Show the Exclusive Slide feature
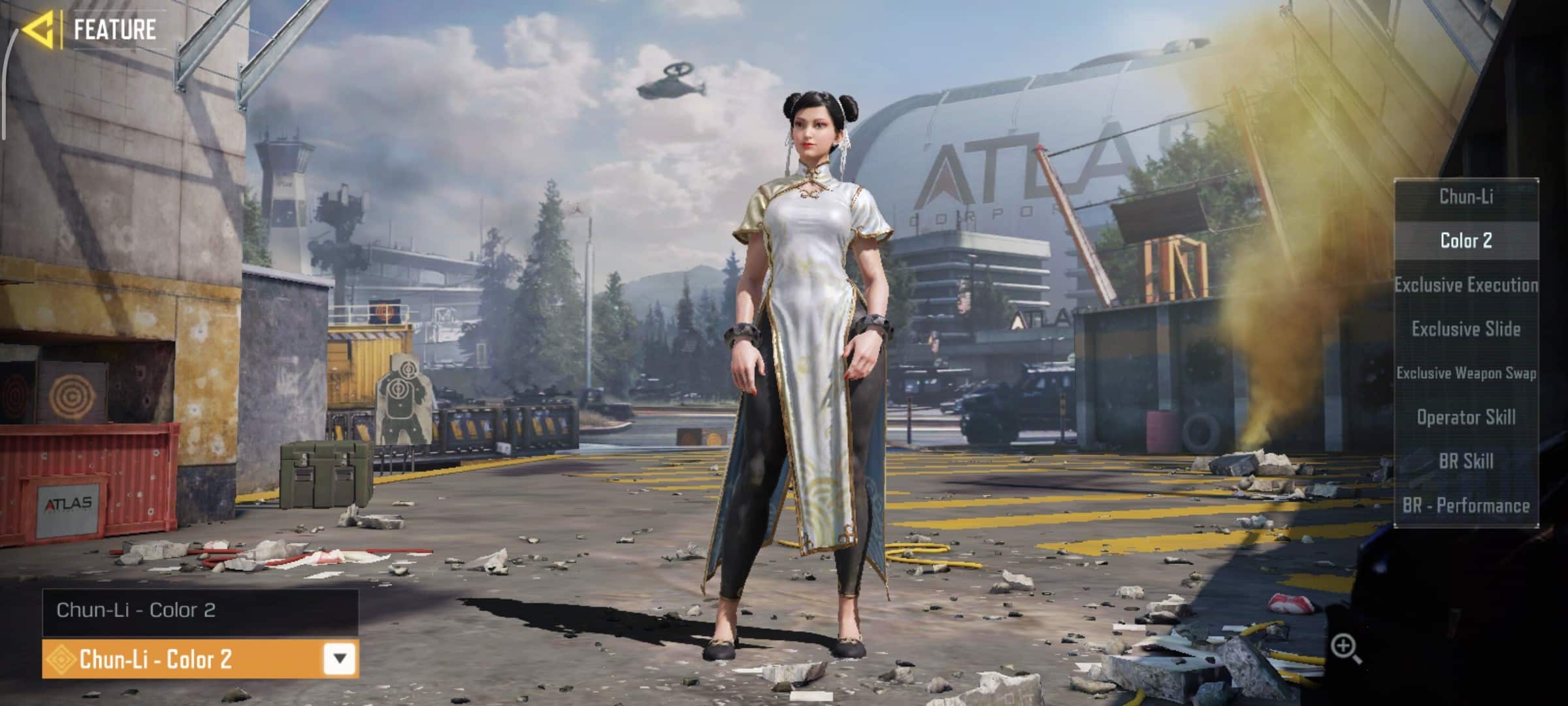Viewport: 1568px width, 706px height. [1466, 329]
